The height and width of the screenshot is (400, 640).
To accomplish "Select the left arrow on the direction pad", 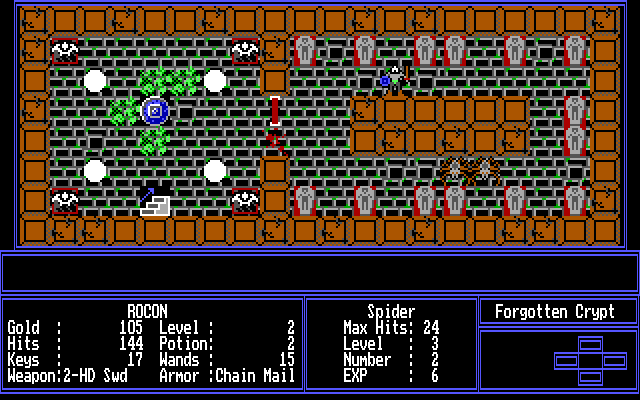I will pyautogui.click(x=566, y=359).
